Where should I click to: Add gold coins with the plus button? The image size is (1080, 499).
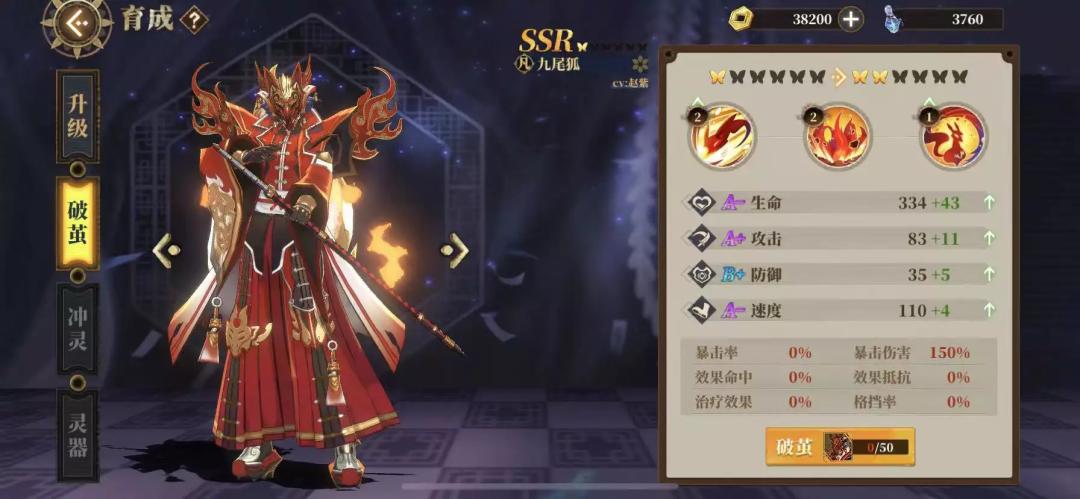[x=850, y=19]
